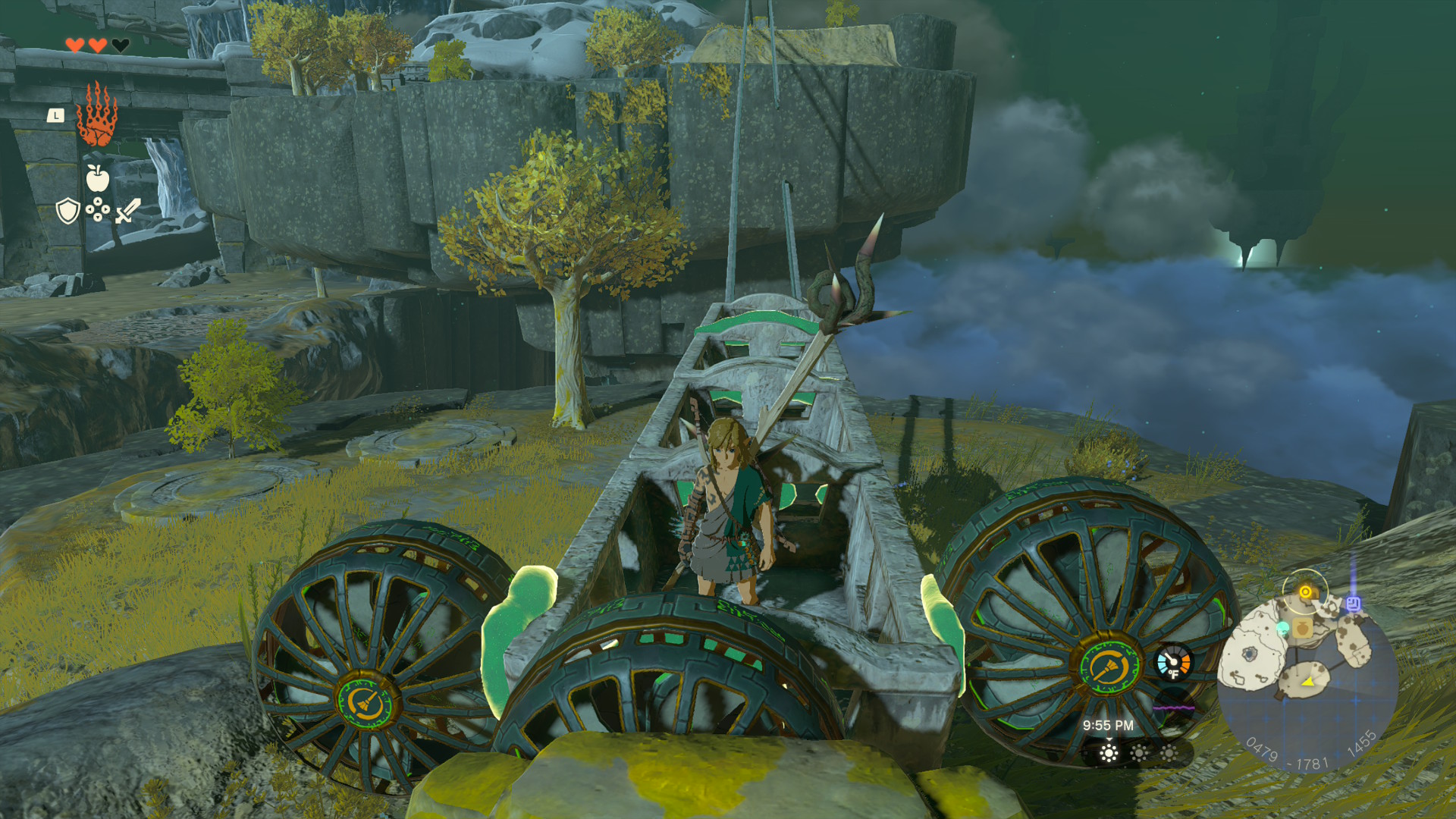Screen dimensions: 1456x819
Task: Select the cyan glowing marker on minimap
Action: pos(1283,628)
